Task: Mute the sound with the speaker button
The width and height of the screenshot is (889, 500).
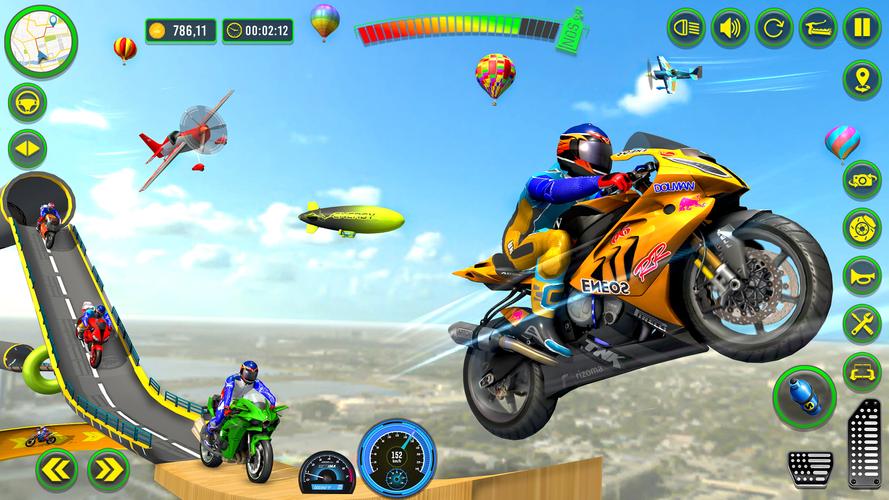Action: 730,27
